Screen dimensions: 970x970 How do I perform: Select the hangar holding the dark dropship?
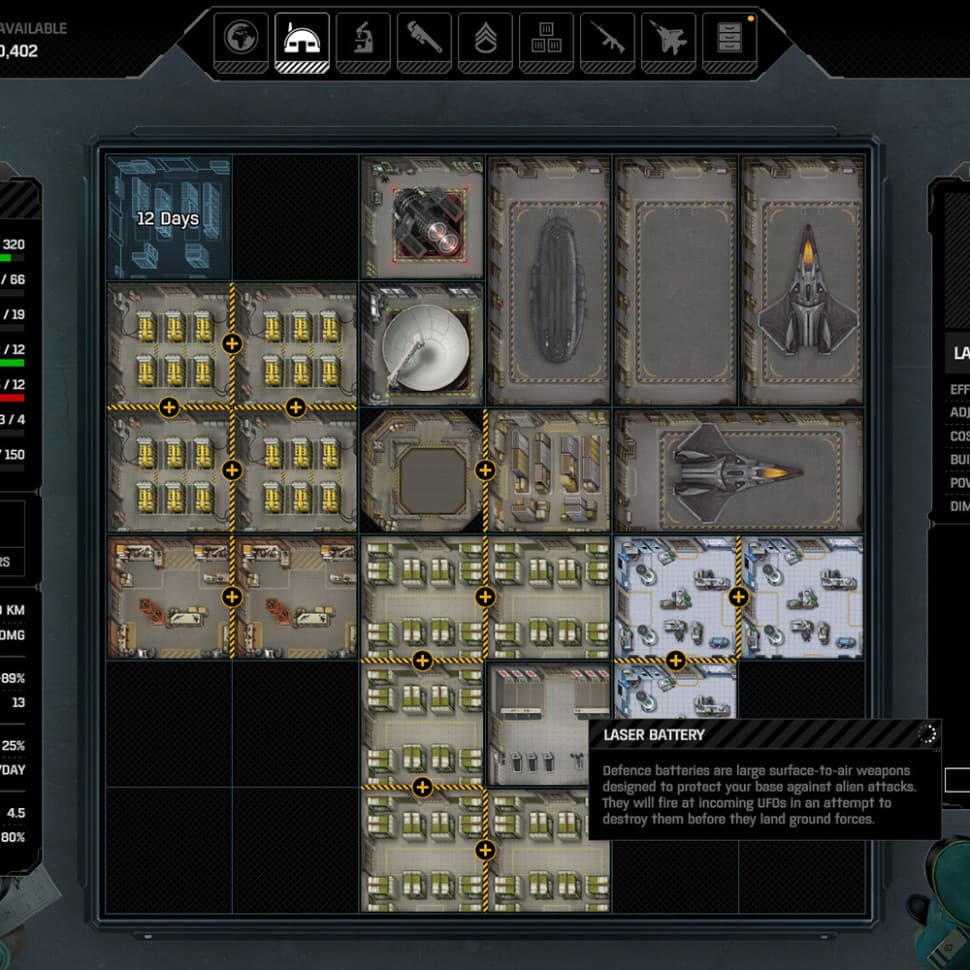(549, 280)
